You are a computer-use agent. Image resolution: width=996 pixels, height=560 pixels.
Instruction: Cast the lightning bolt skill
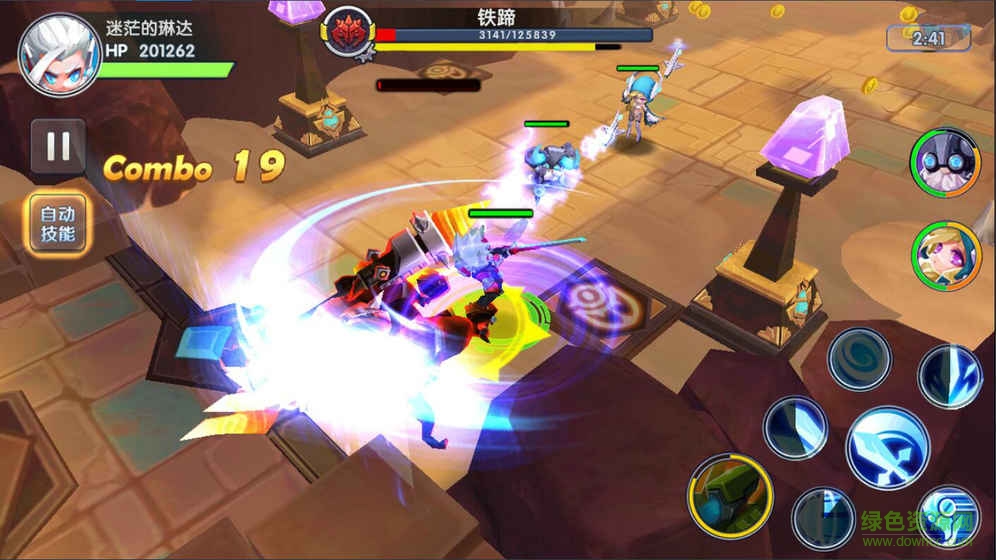pyautogui.click(x=949, y=376)
